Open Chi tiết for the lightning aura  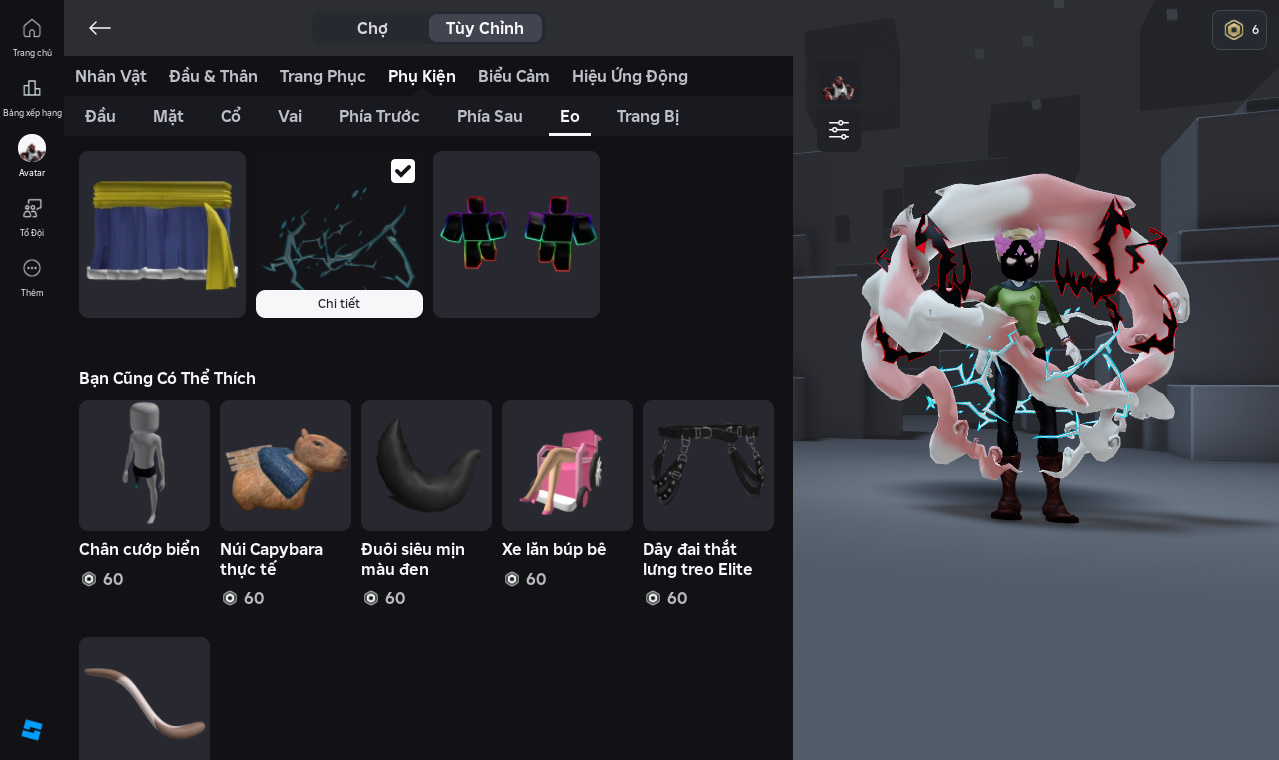[339, 304]
